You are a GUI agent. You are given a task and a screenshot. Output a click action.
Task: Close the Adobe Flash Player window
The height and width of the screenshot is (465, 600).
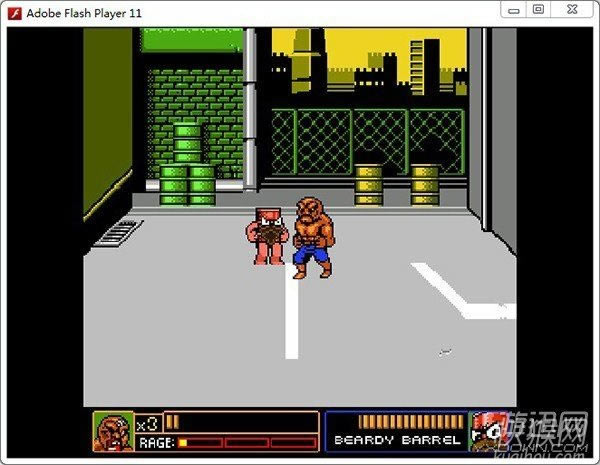569,9
